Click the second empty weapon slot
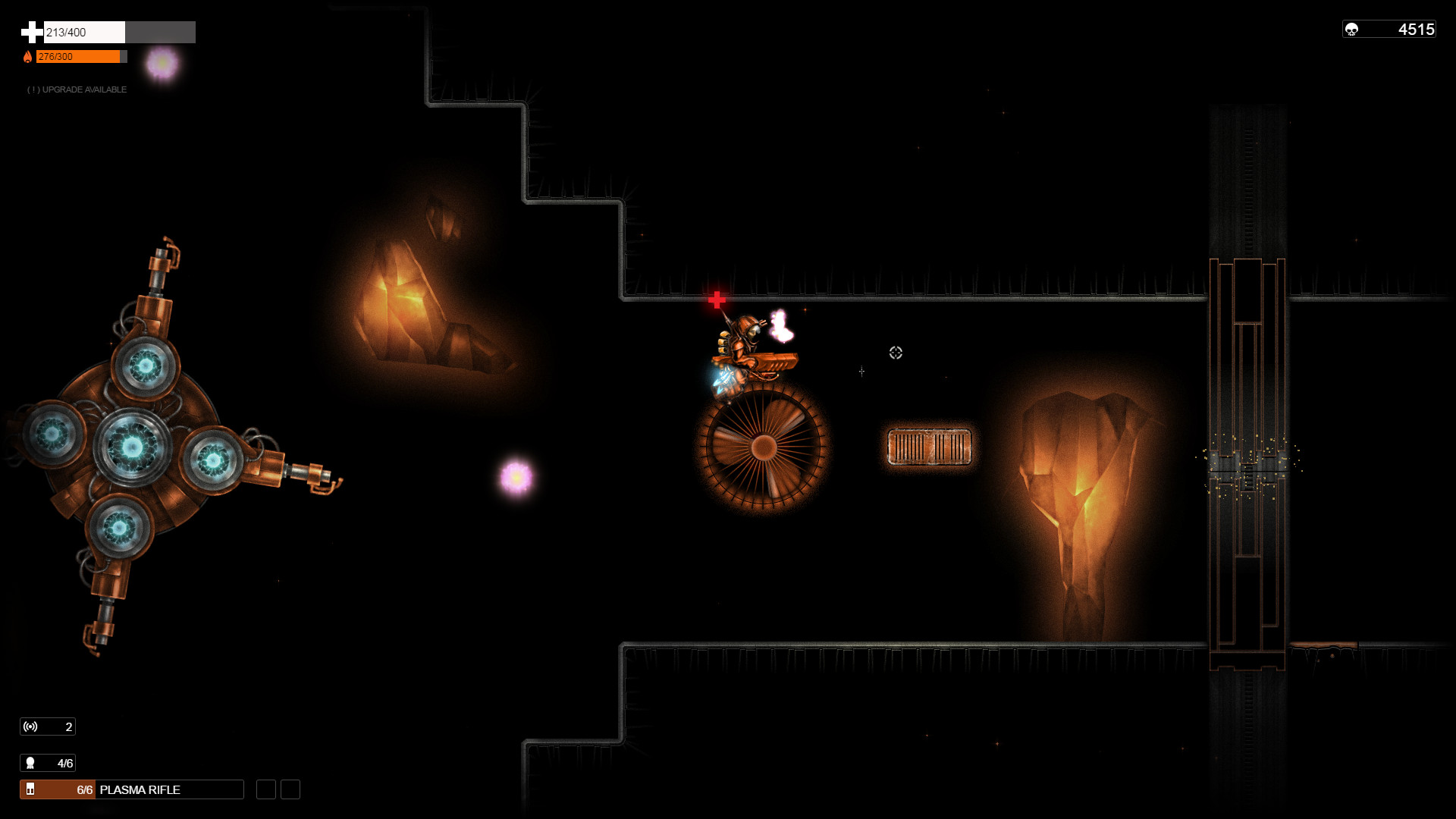This screenshot has height=819, width=1456. tap(289, 789)
